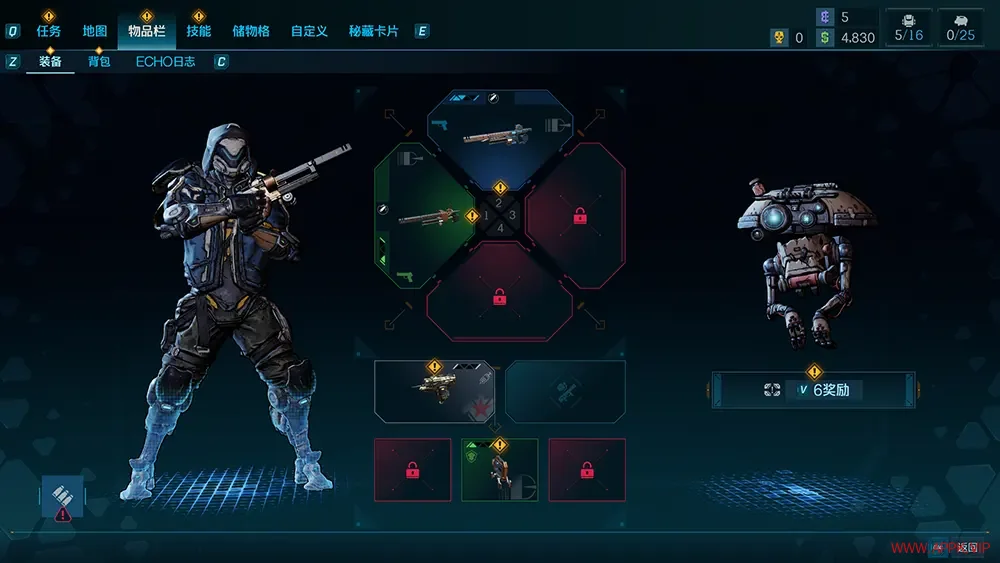Show the 秘藏卡片 vault card tab
The height and width of the screenshot is (563, 1000).
coord(374,31)
